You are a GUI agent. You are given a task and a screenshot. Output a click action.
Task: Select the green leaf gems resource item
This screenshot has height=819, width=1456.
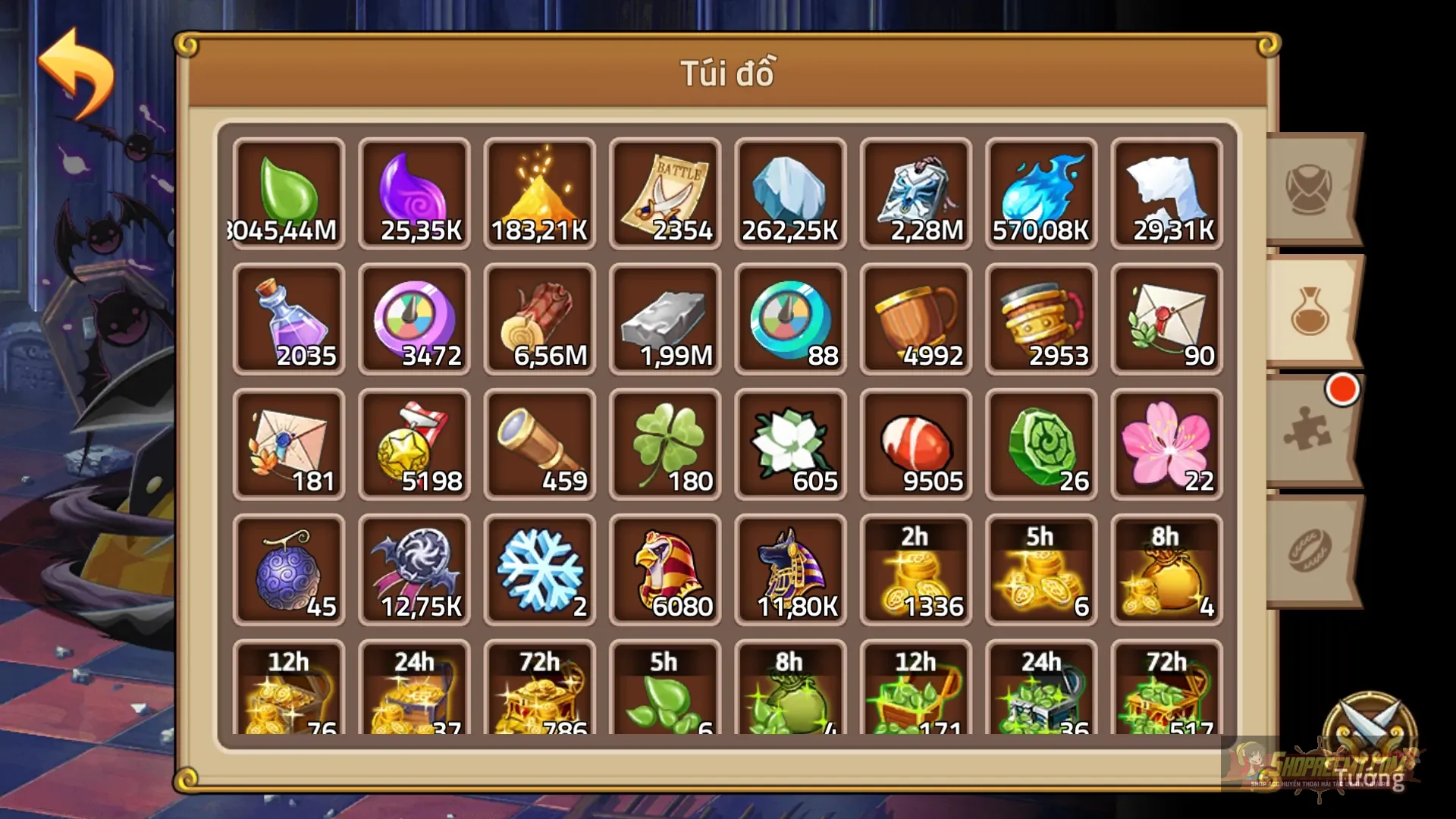[288, 190]
